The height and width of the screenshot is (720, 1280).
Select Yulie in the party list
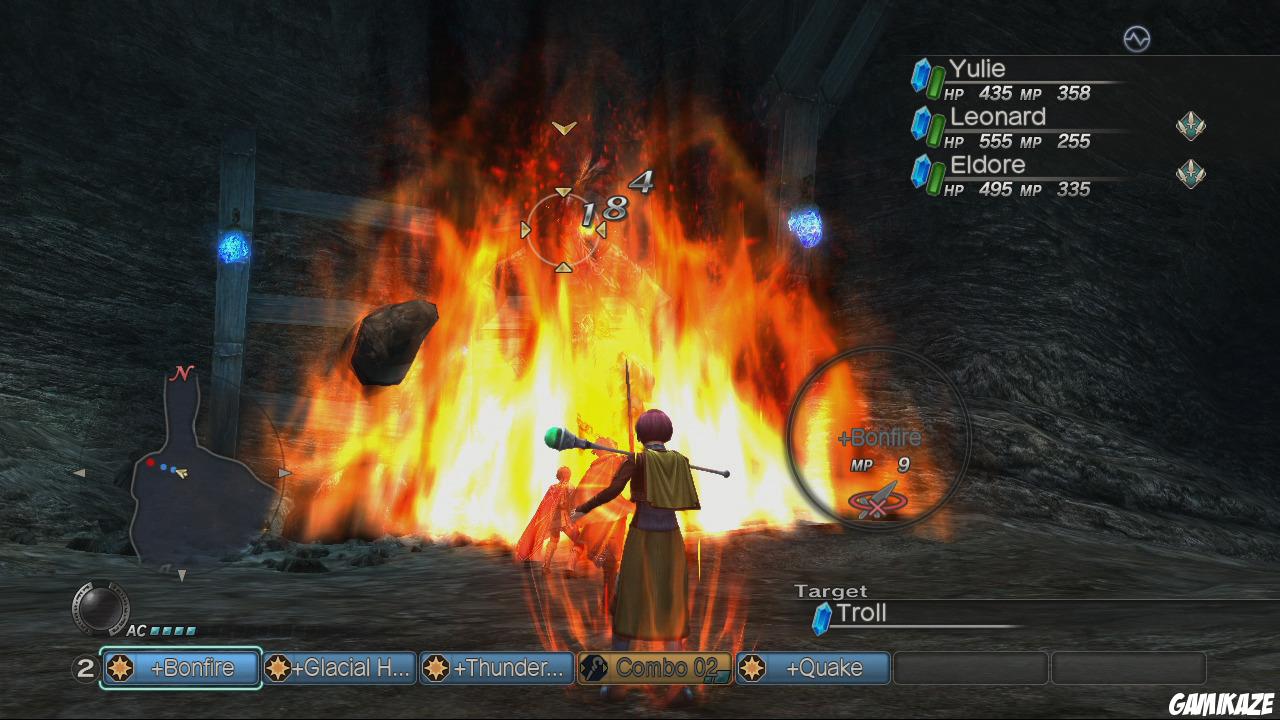978,69
